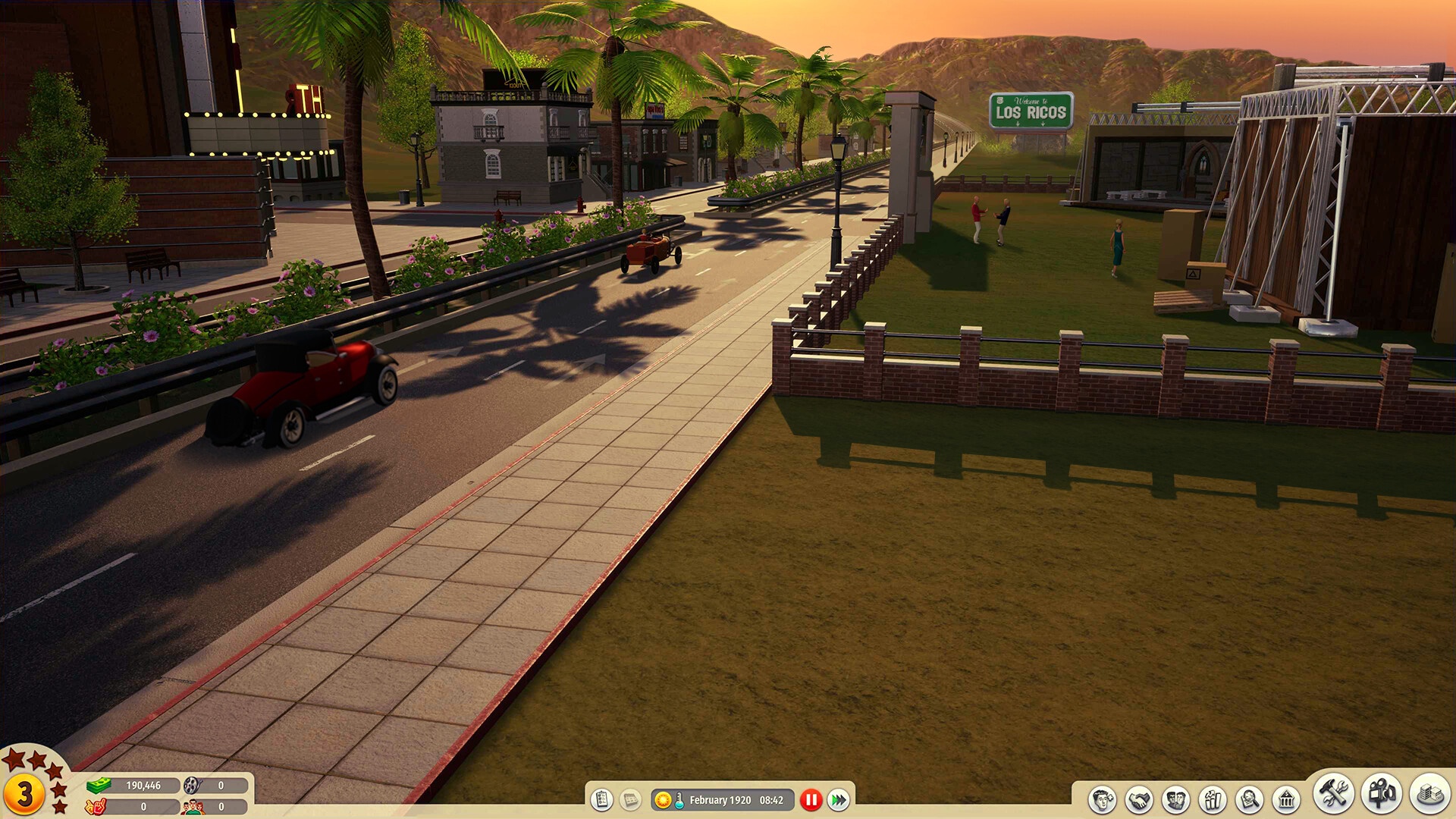This screenshot has height=819, width=1456.
Task: Open the hammer and wrench build menu
Action: point(1333,794)
